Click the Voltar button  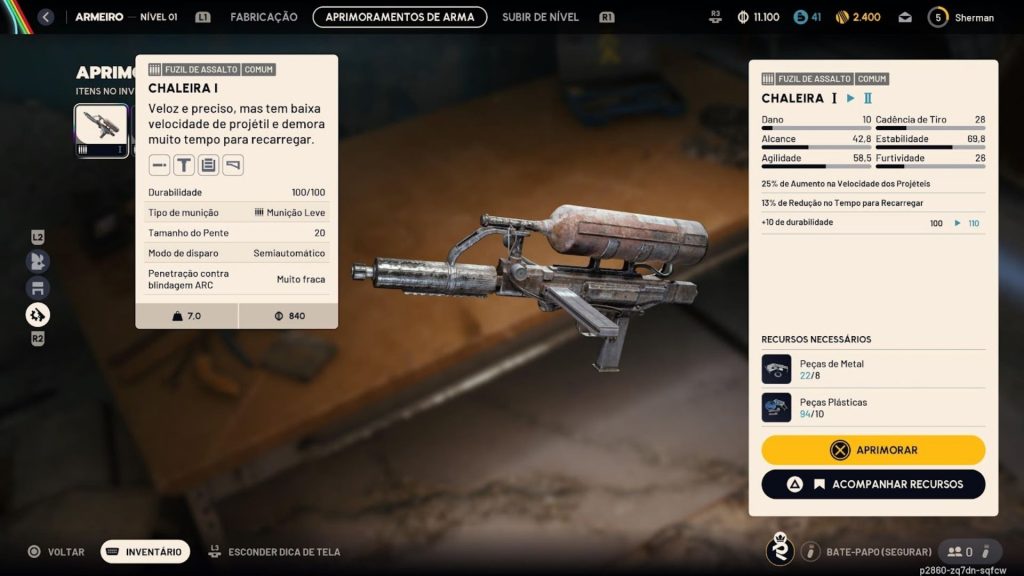[56, 551]
